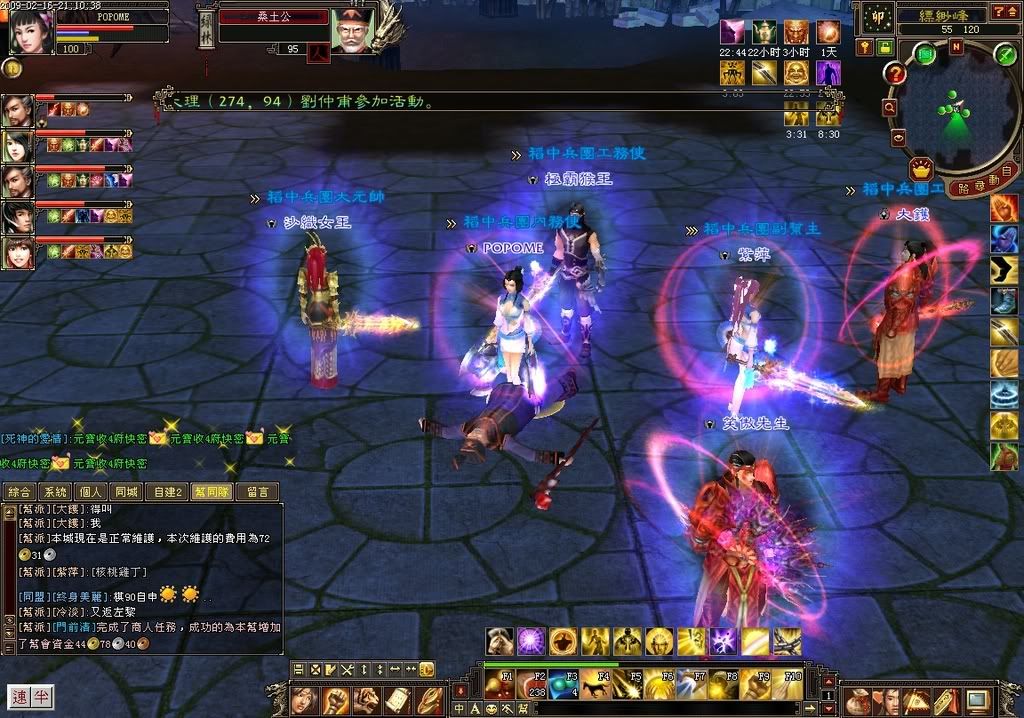This screenshot has height=718, width=1024.
Task: Activate the purple orb skill icon
Action: coord(531,641)
